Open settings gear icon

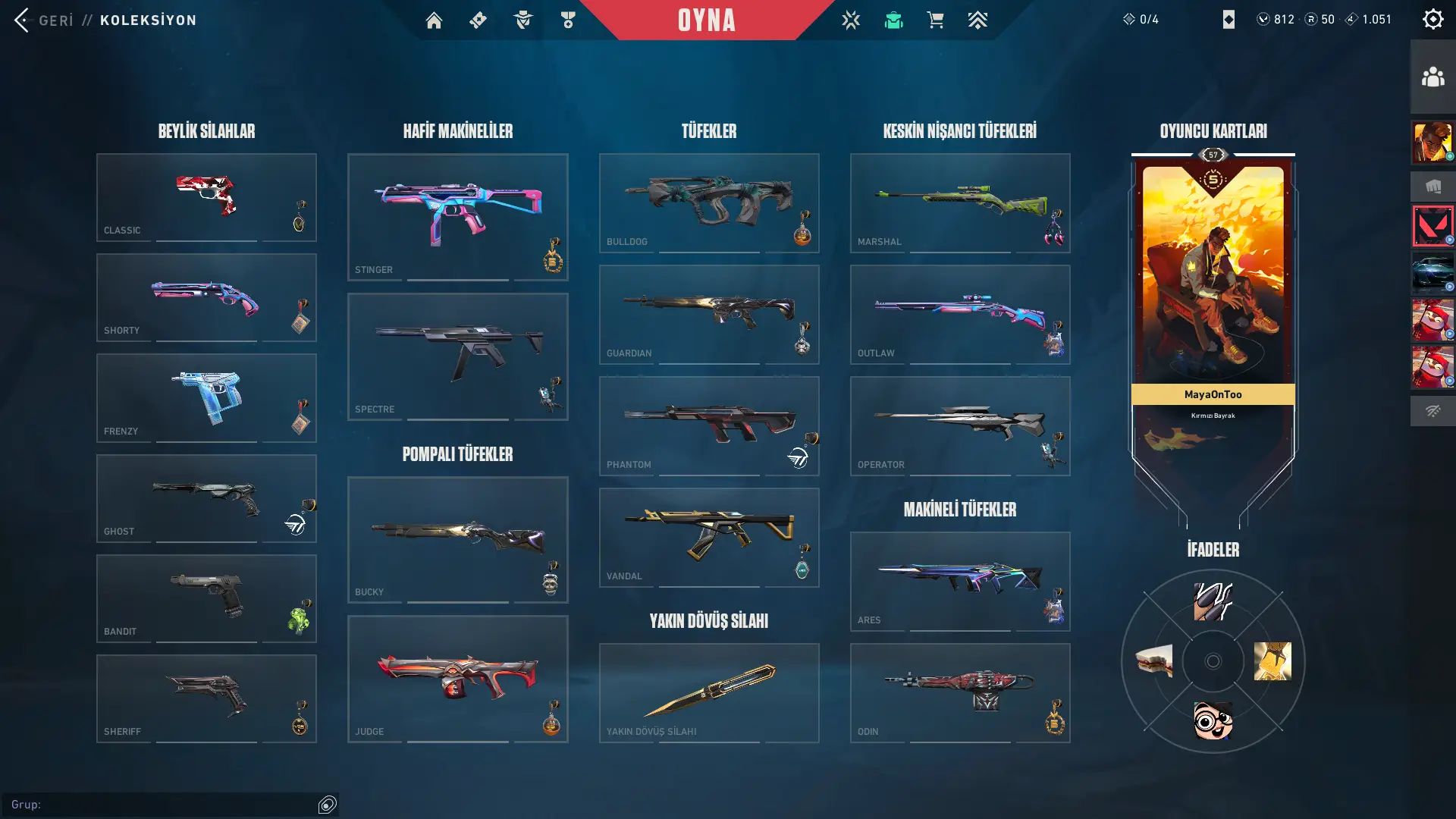[1432, 20]
